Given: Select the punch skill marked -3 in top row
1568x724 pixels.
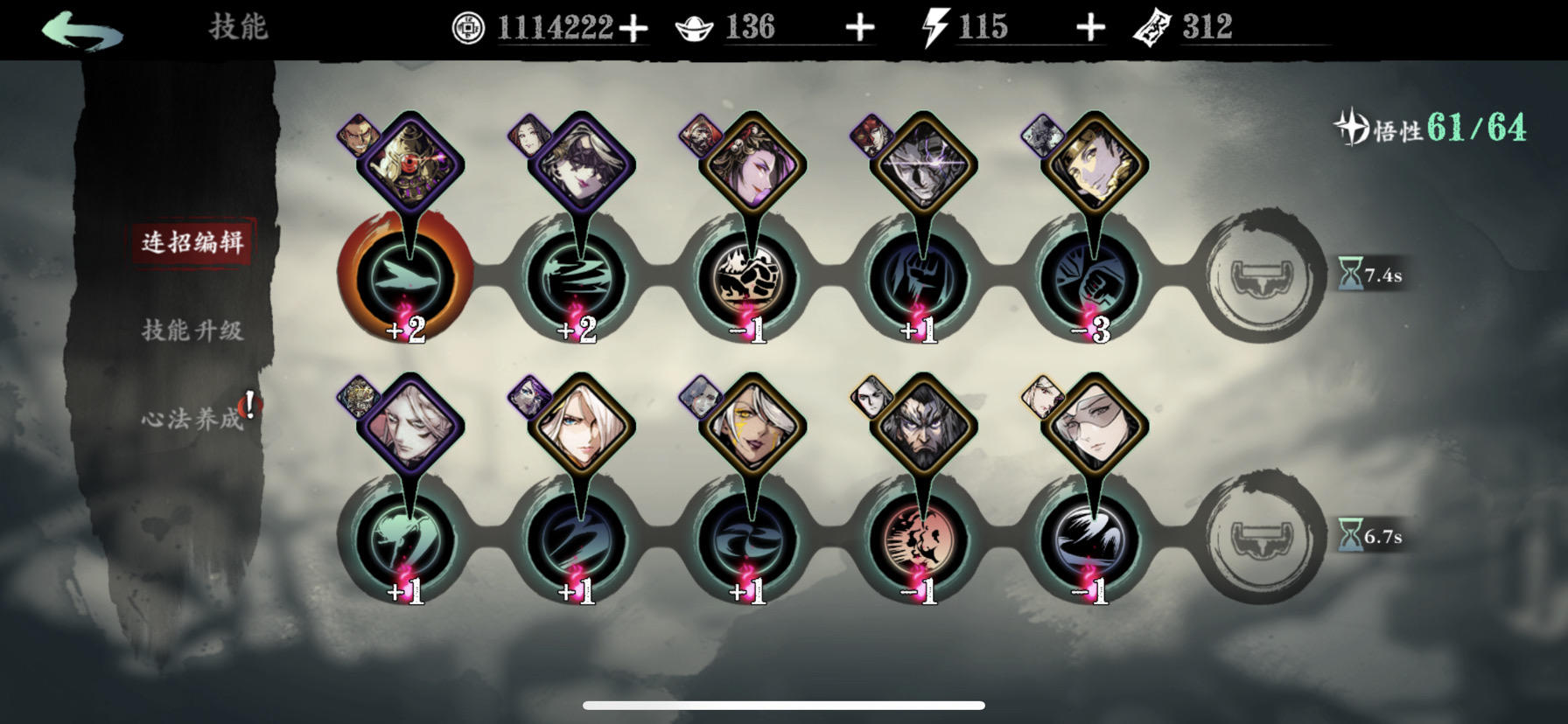Looking at the screenshot, I should 1094,275.
